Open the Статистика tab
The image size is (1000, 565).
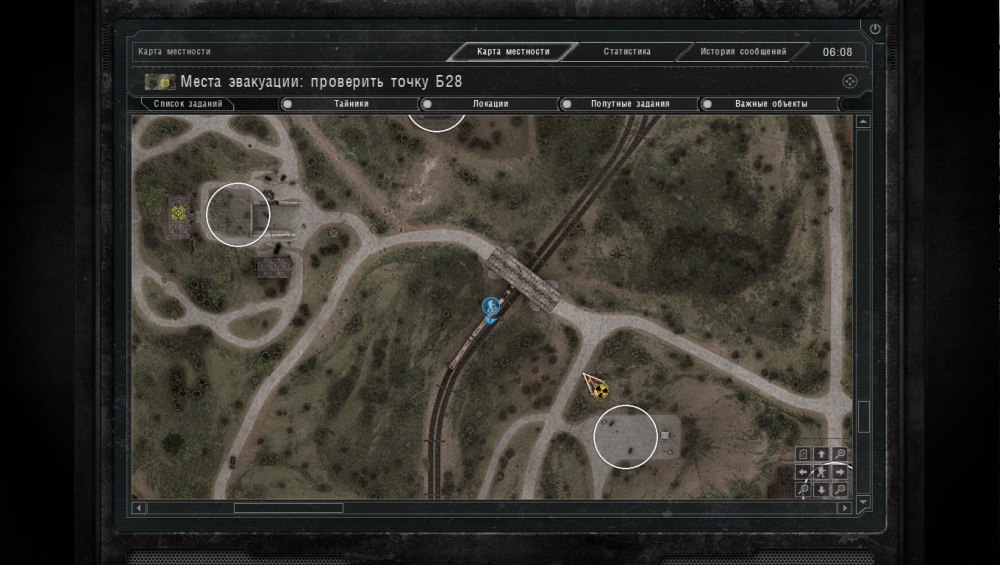click(x=627, y=52)
